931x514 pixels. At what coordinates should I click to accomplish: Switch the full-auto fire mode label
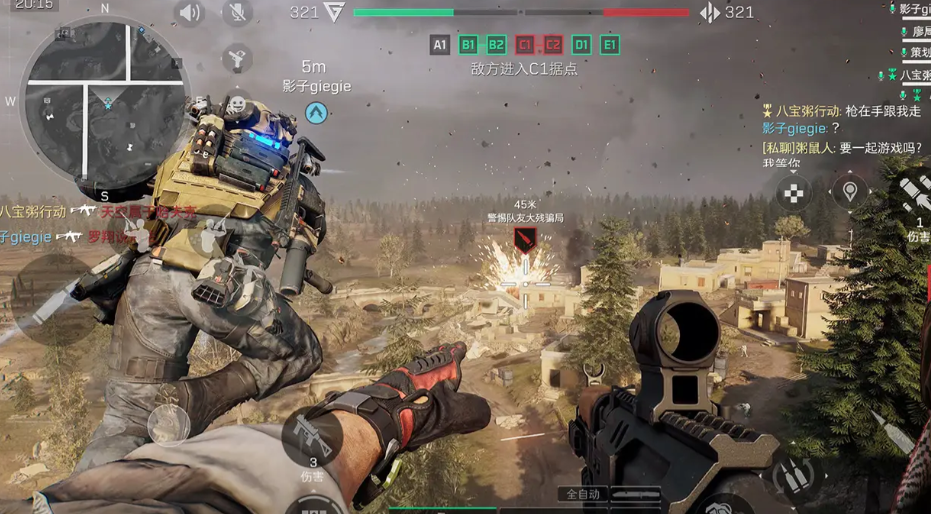point(581,494)
